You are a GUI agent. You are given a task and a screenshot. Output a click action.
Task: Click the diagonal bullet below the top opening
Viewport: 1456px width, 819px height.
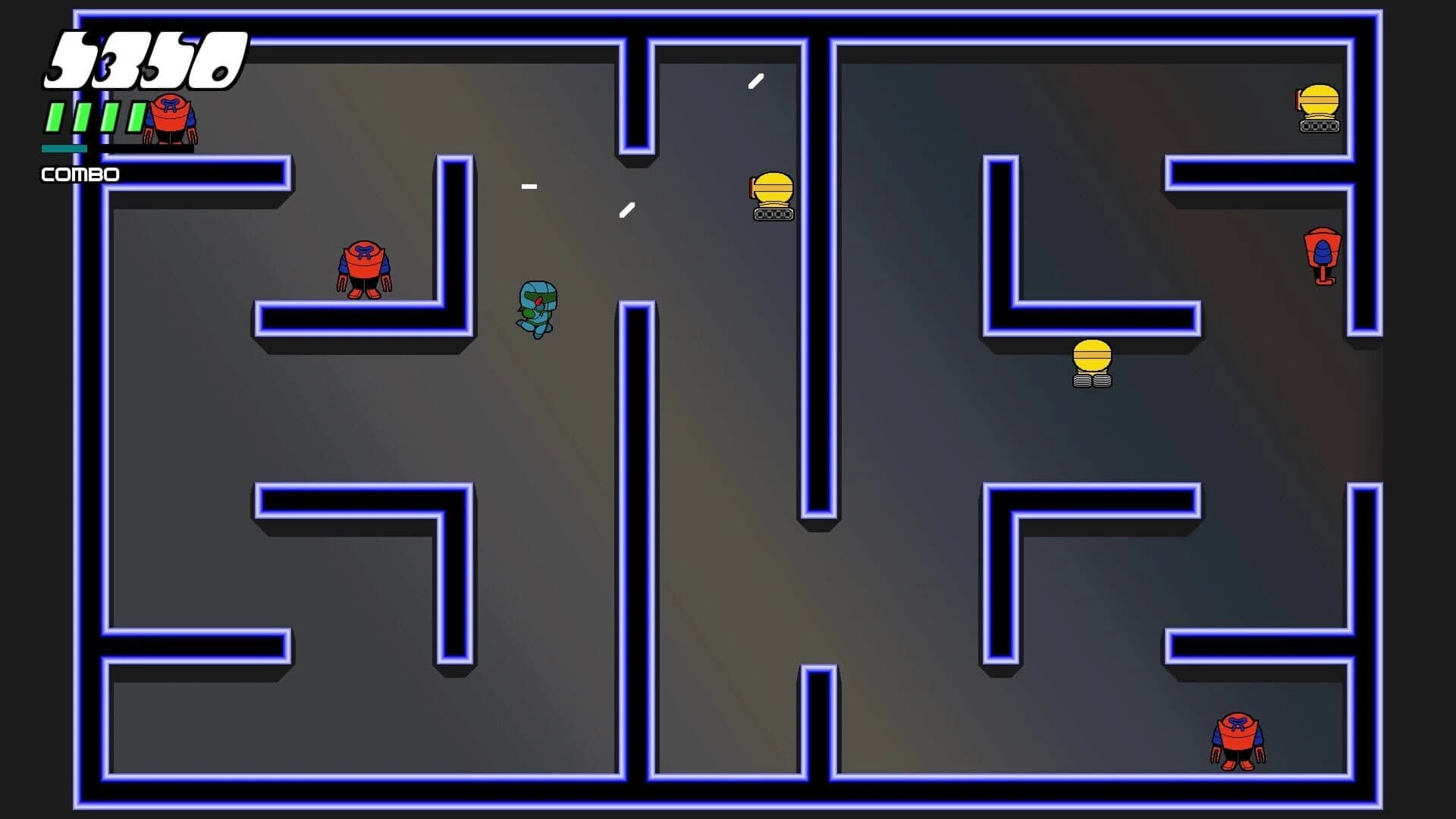[627, 211]
